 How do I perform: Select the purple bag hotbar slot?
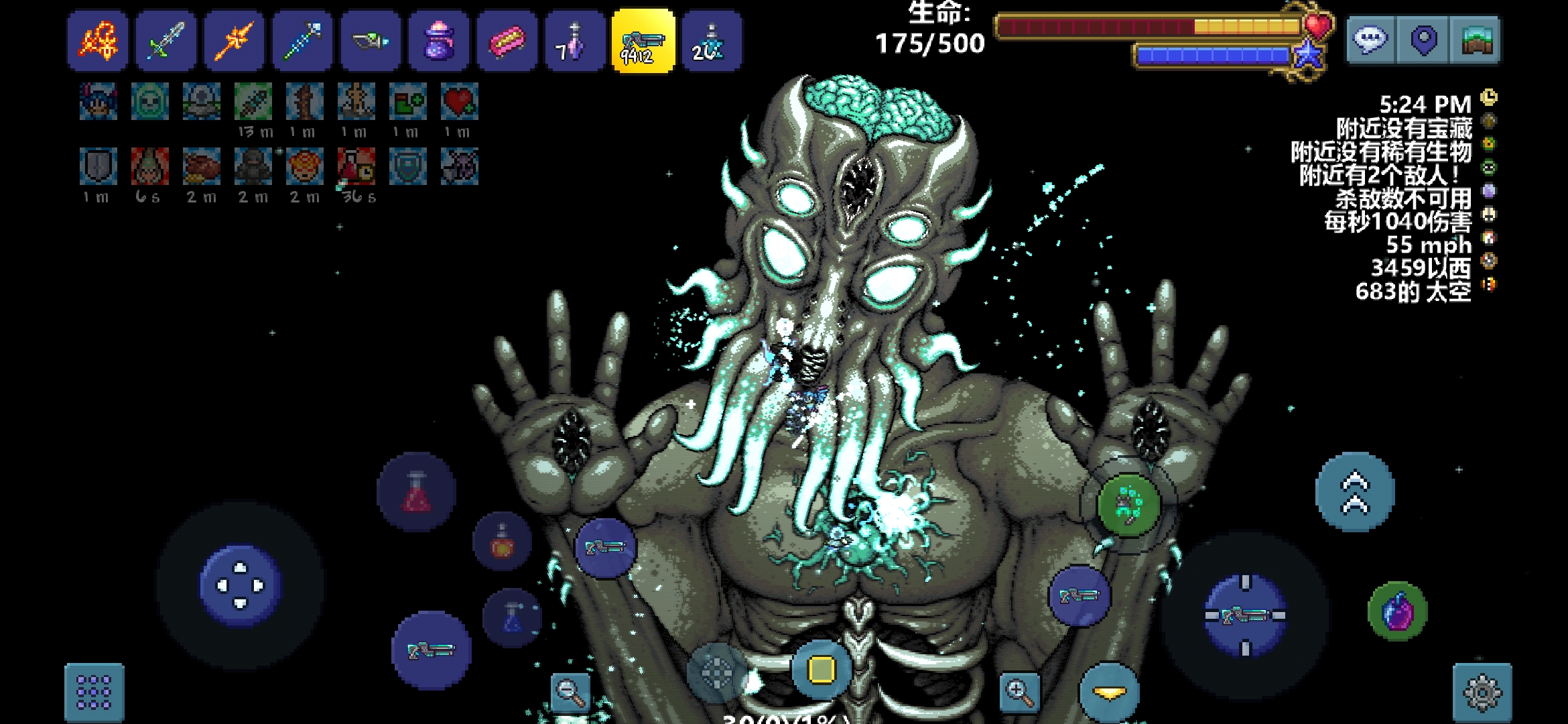(439, 41)
